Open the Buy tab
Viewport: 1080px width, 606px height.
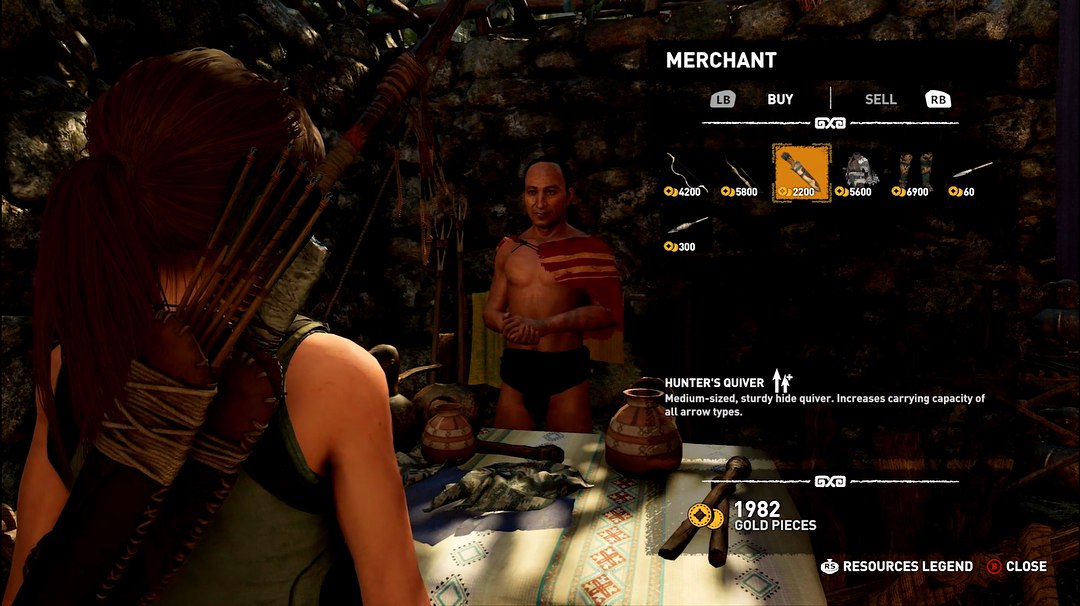coord(780,99)
